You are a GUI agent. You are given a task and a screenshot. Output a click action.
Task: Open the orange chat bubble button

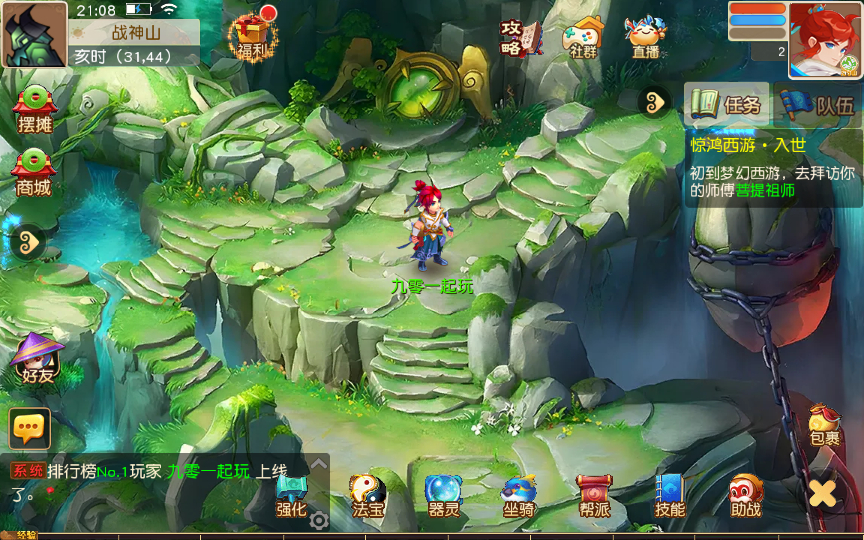[29, 428]
